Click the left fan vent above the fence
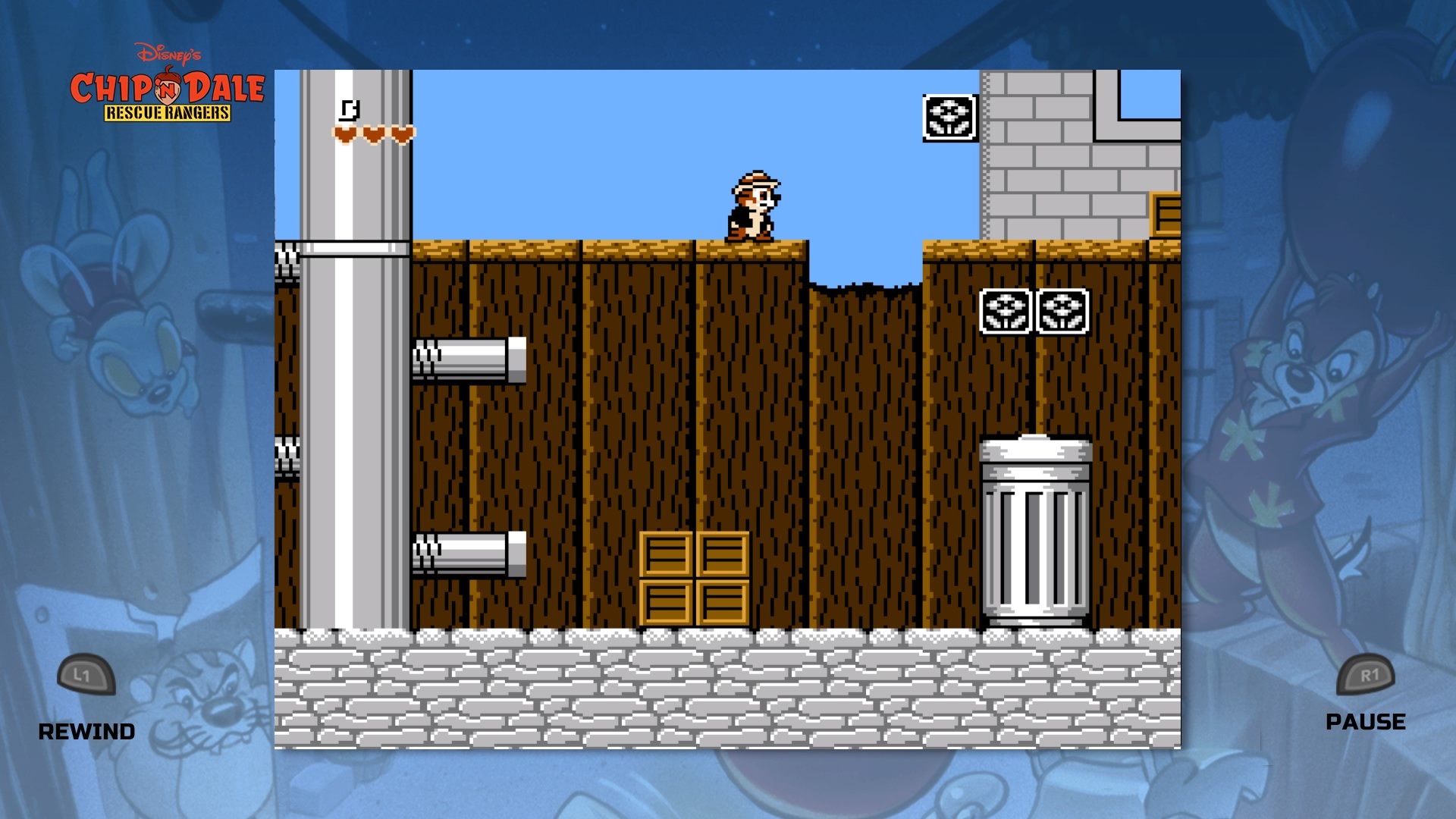 [1006, 311]
